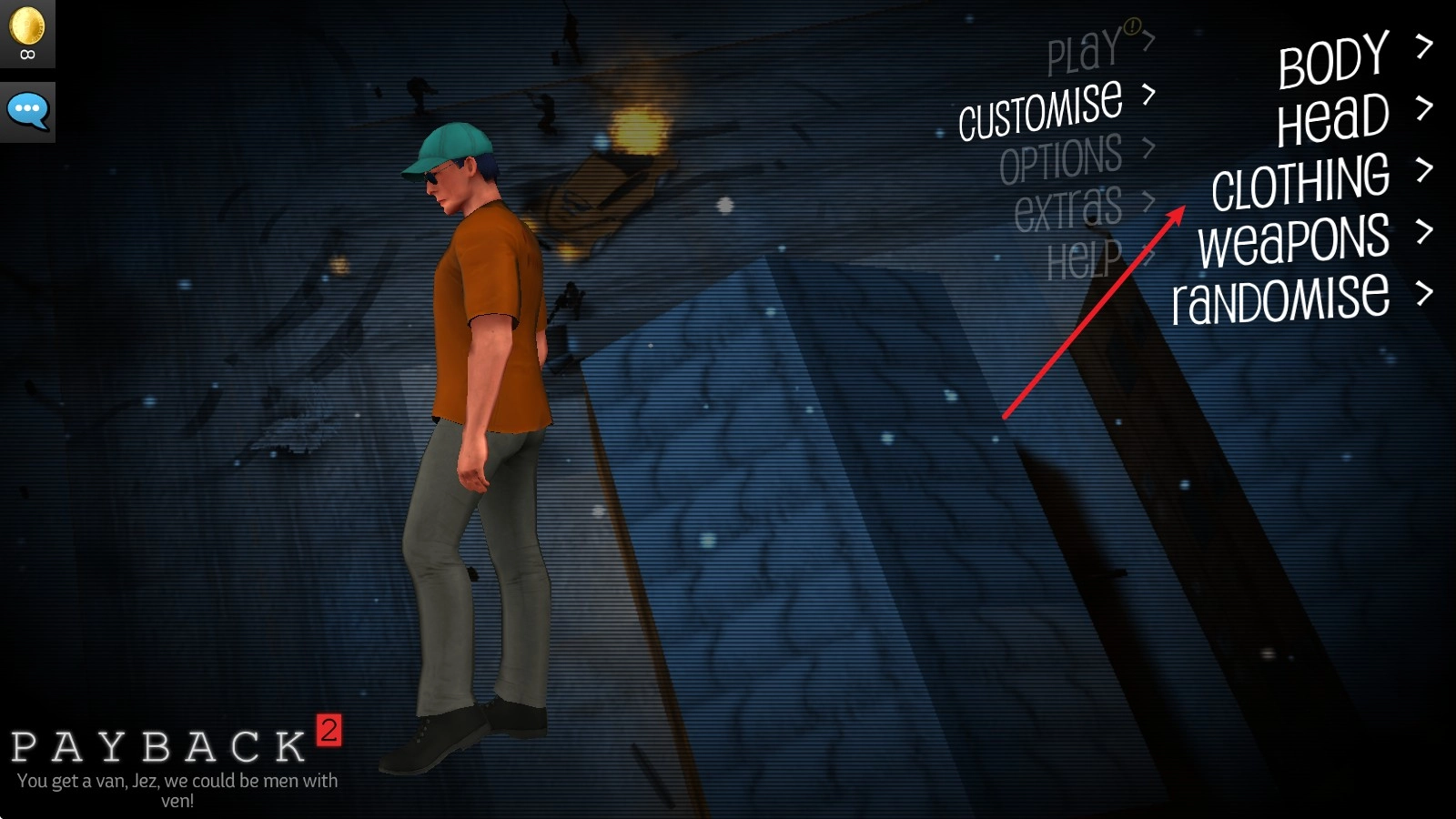Open the Help menu entry
The height and width of the screenshot is (819, 1456).
coord(1085,260)
